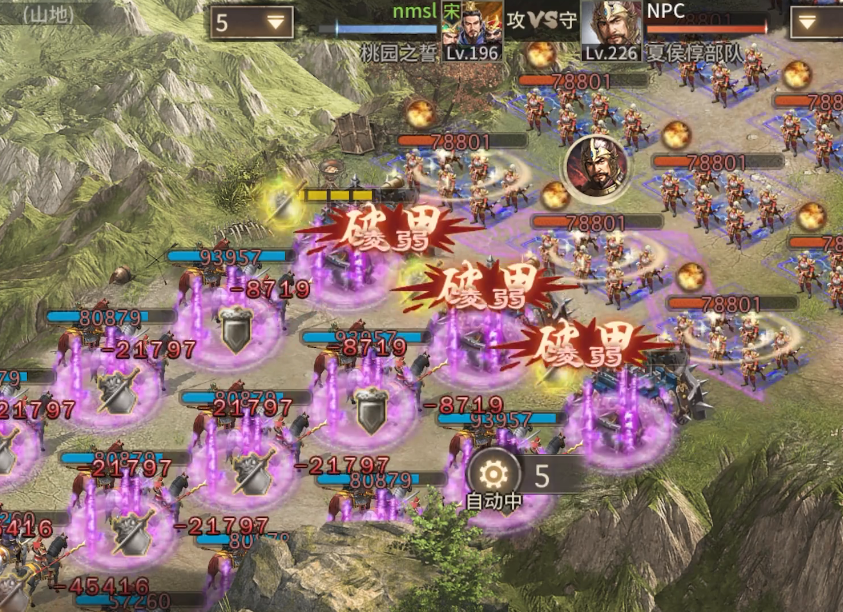Select the attacker portrait labeled Lv.196

point(483,25)
